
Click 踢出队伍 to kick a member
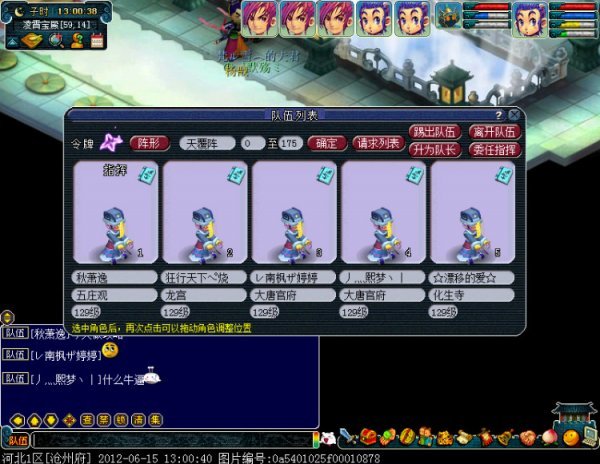pos(433,132)
